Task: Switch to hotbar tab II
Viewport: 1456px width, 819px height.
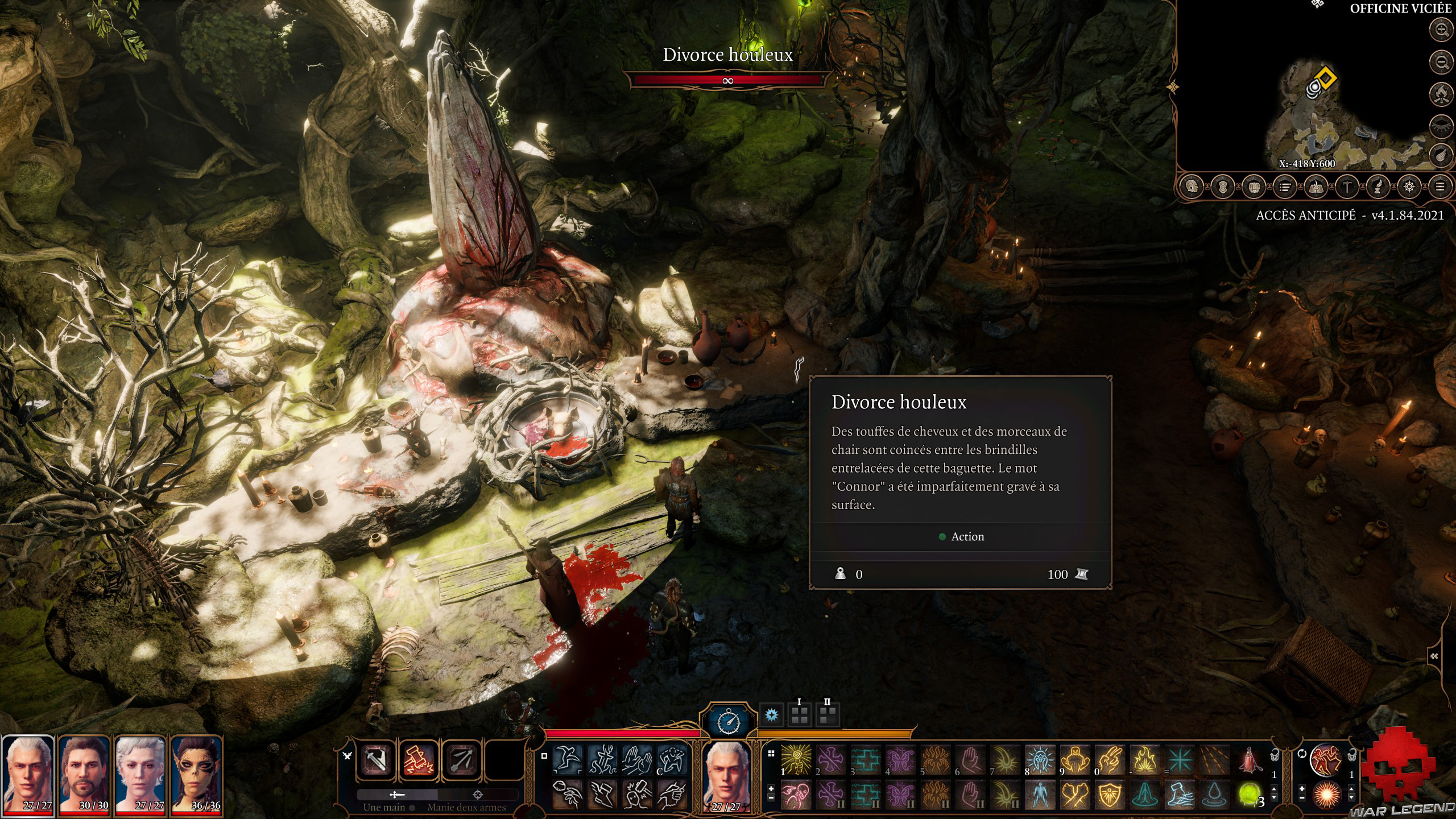Action: (x=828, y=715)
